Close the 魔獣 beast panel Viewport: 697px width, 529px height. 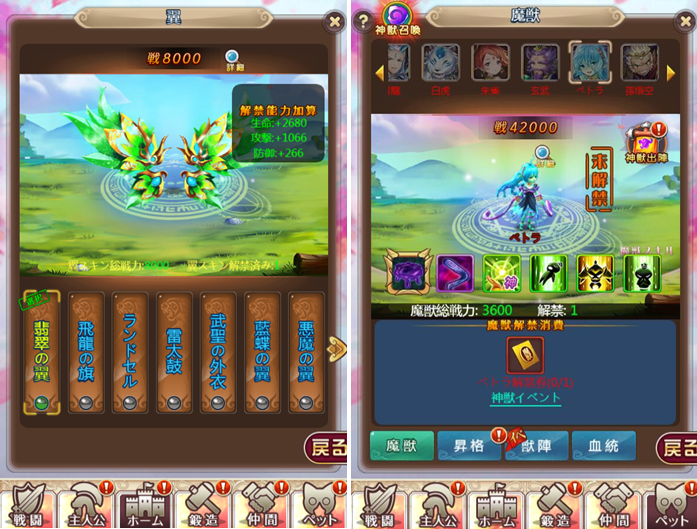(682, 19)
